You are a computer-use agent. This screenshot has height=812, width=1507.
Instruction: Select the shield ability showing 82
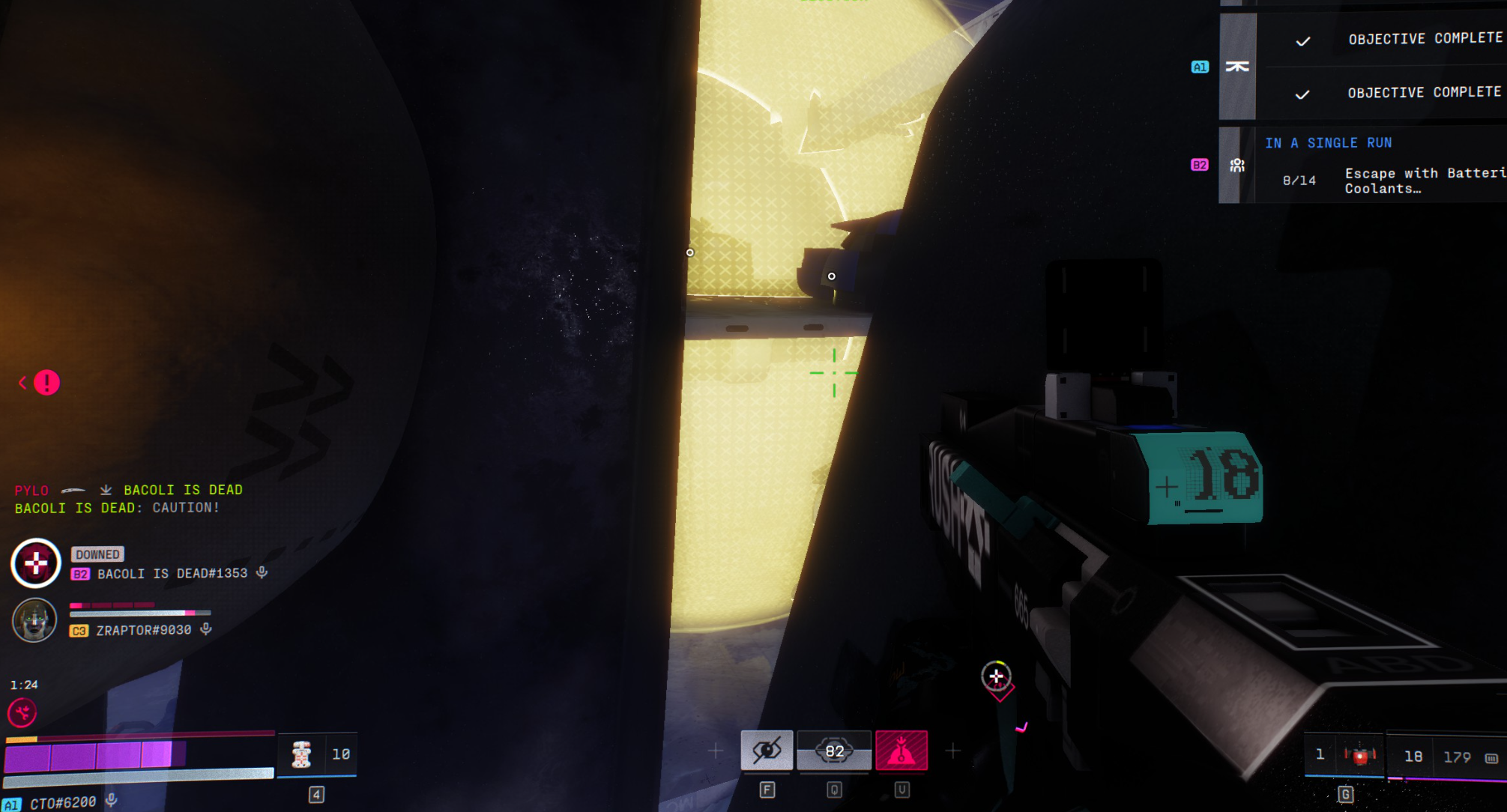(x=834, y=751)
